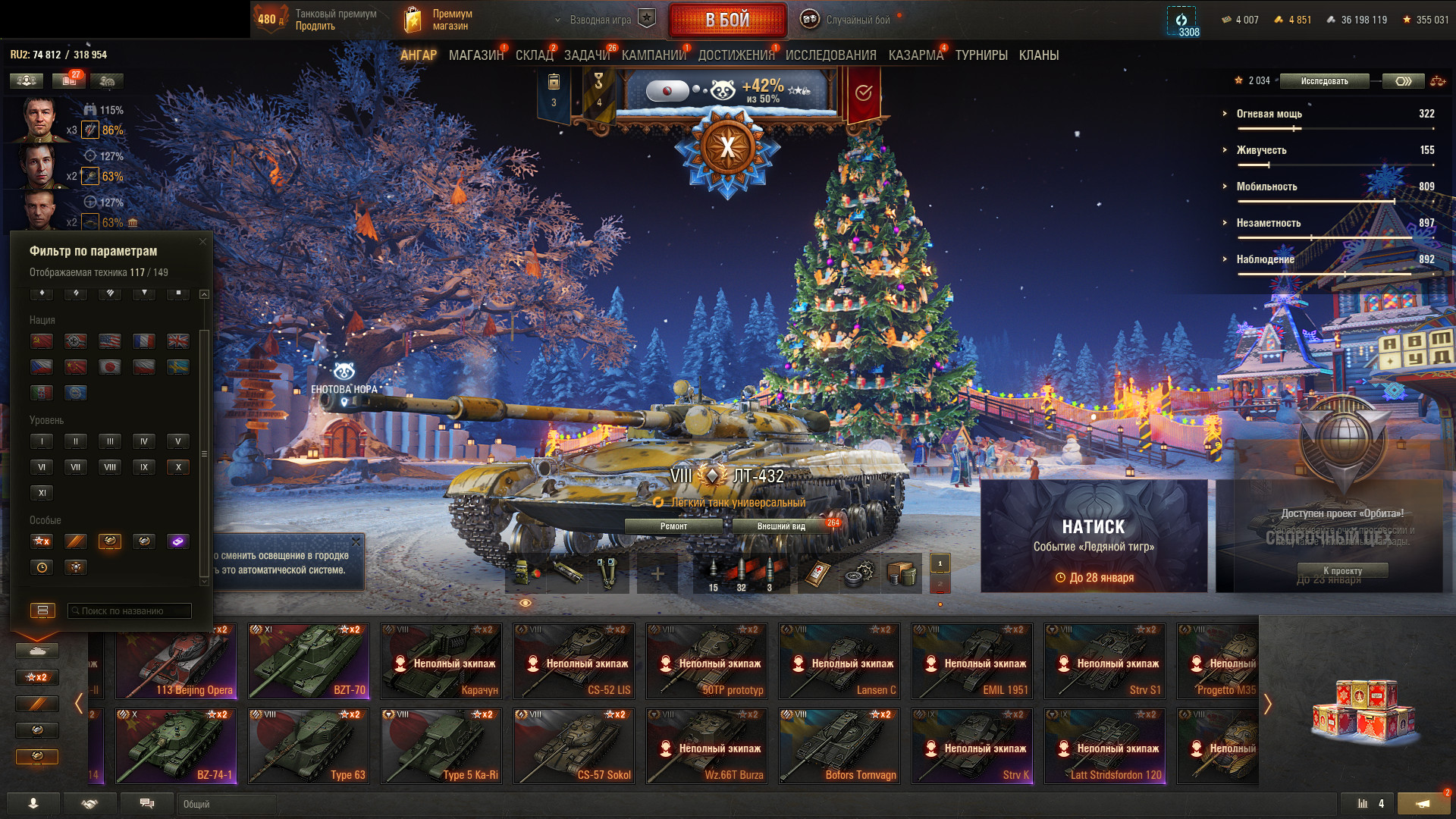Start battle with the В БОЙ button

click(727, 20)
